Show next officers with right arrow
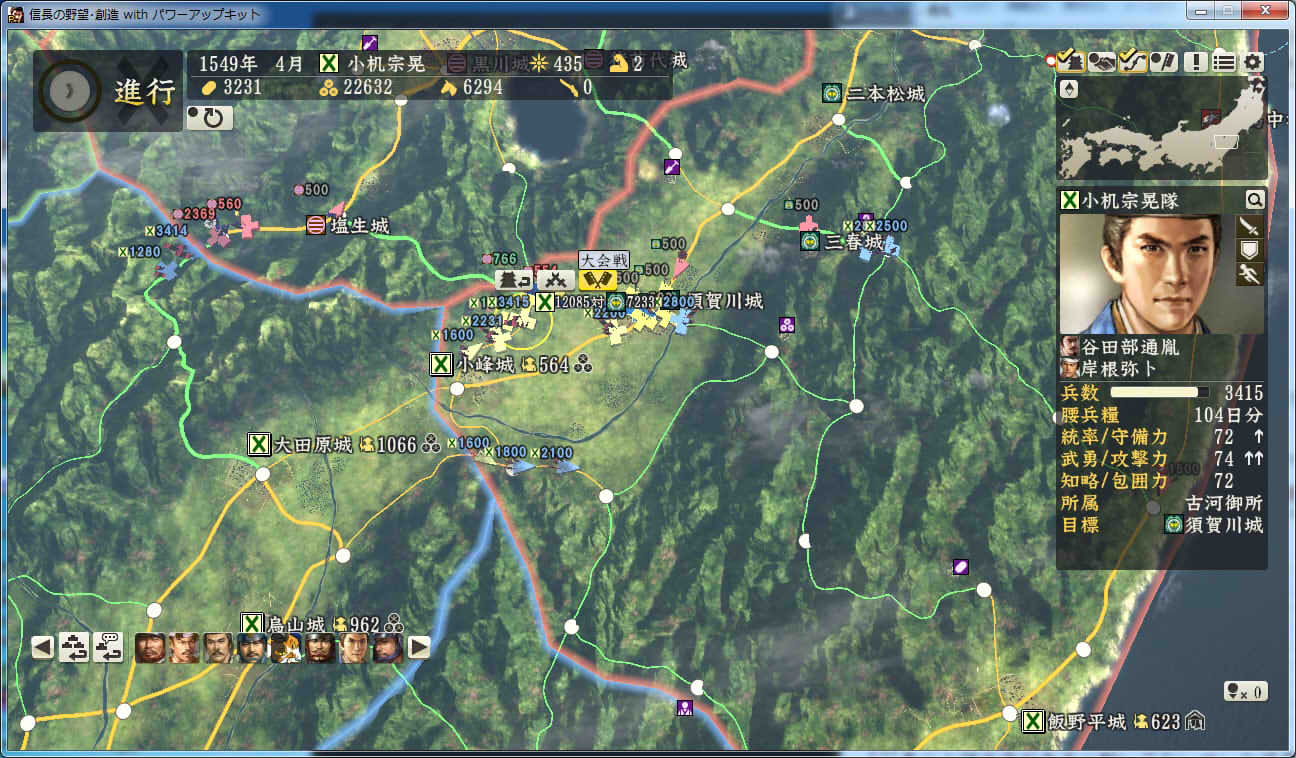The image size is (1296, 758). click(x=420, y=647)
